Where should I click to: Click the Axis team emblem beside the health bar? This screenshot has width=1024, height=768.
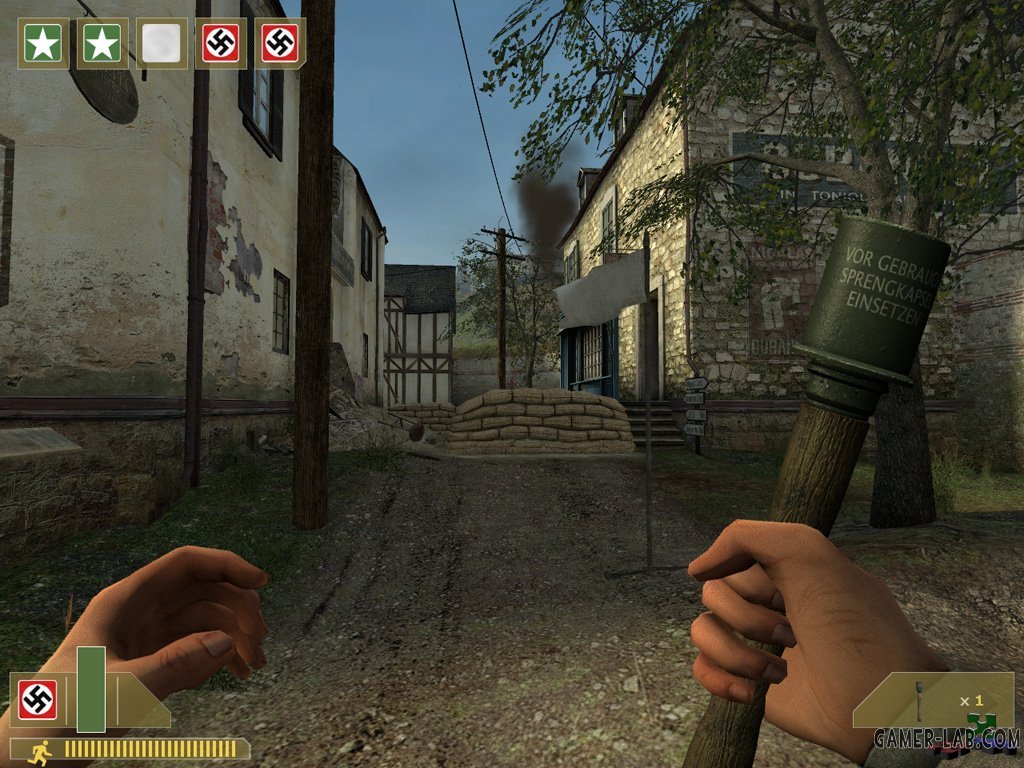38,700
